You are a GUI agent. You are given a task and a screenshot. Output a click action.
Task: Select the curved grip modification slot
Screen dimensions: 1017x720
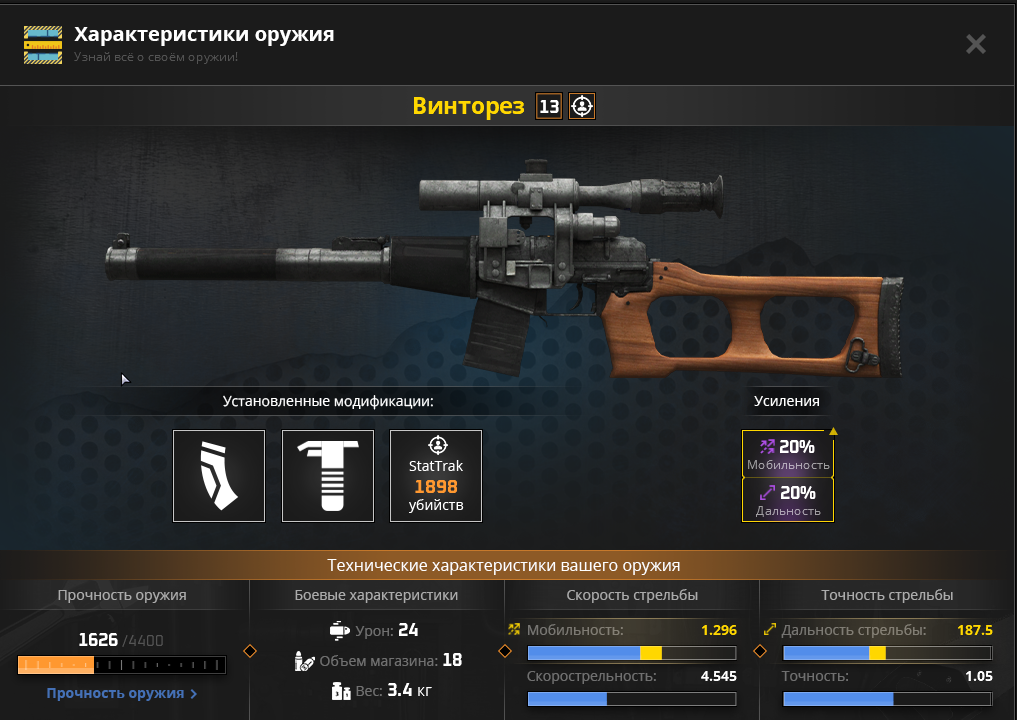219,476
